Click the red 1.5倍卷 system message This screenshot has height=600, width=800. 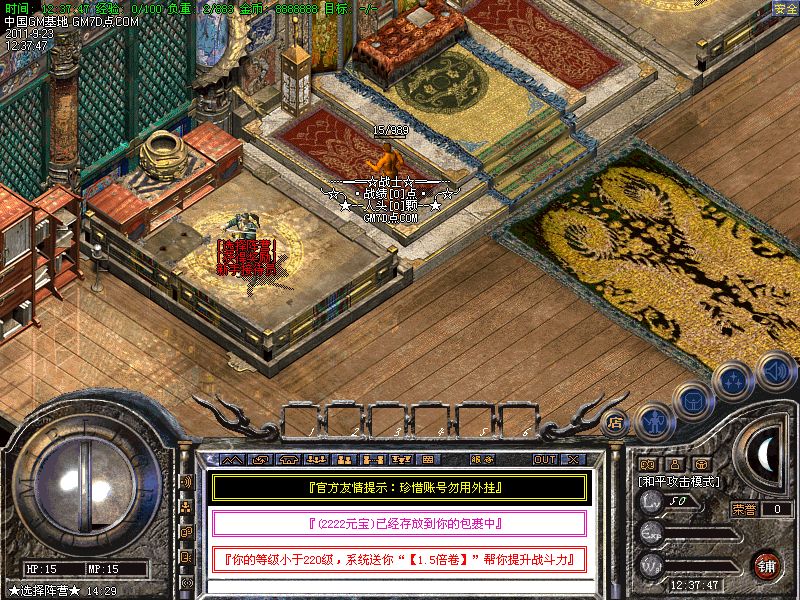point(398,559)
